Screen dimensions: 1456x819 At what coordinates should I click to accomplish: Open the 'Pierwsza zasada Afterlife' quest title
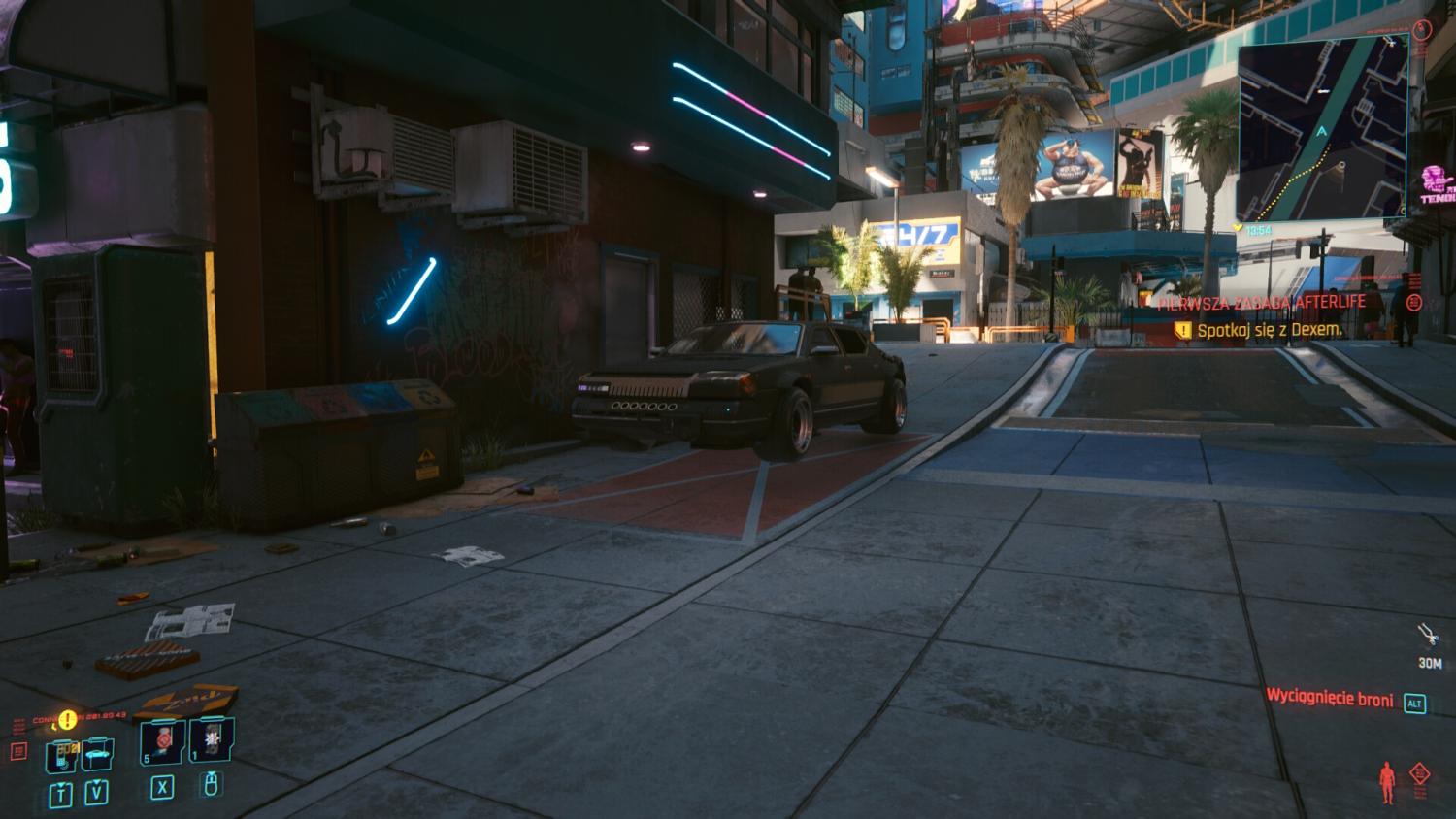click(x=1262, y=303)
